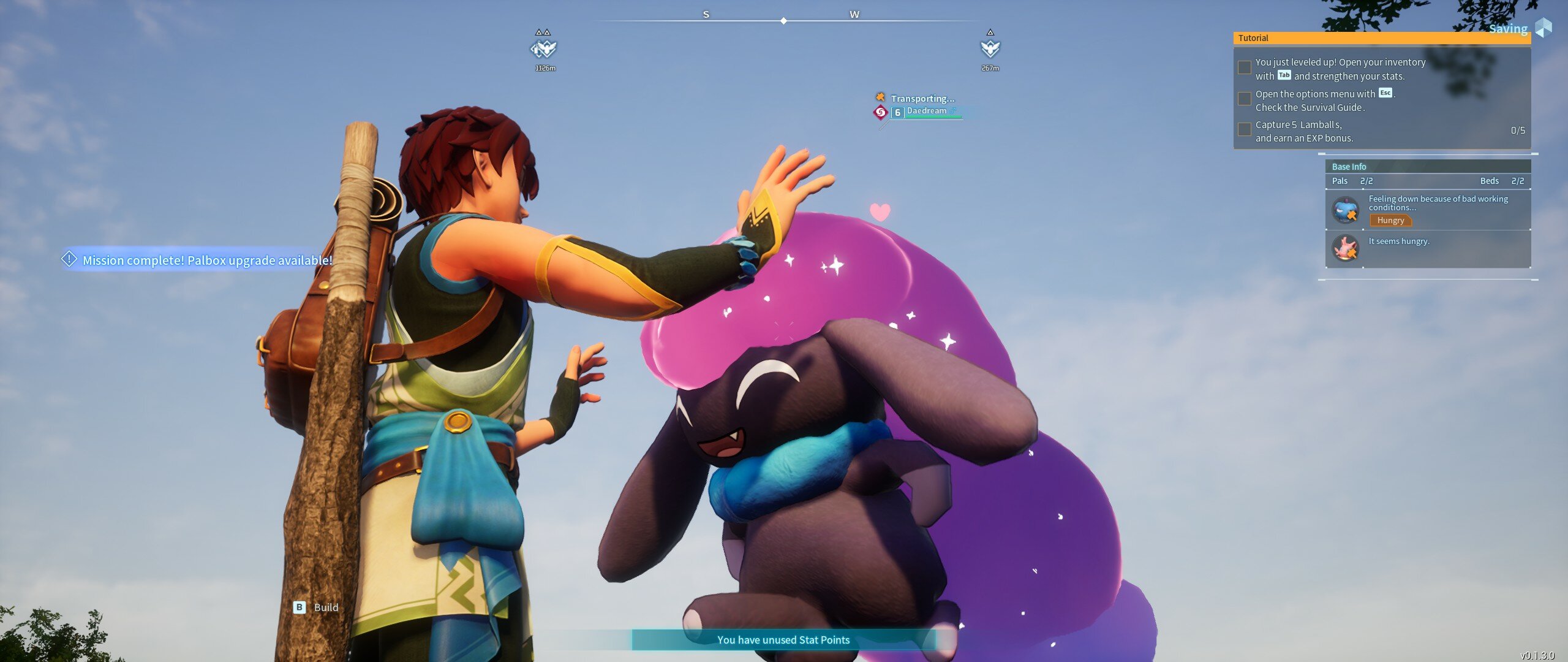Select the blue Pal portrait feeling down

(x=1346, y=210)
